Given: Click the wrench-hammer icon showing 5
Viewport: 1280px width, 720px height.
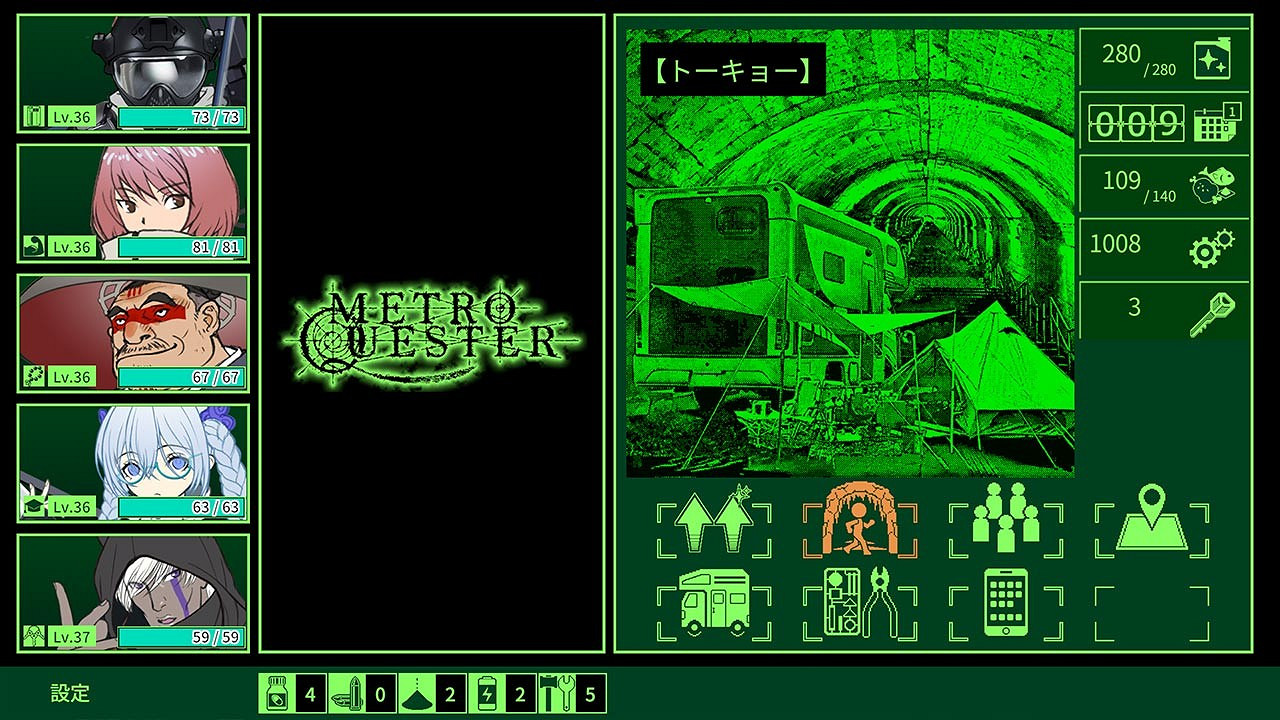Looking at the screenshot, I should [558, 692].
